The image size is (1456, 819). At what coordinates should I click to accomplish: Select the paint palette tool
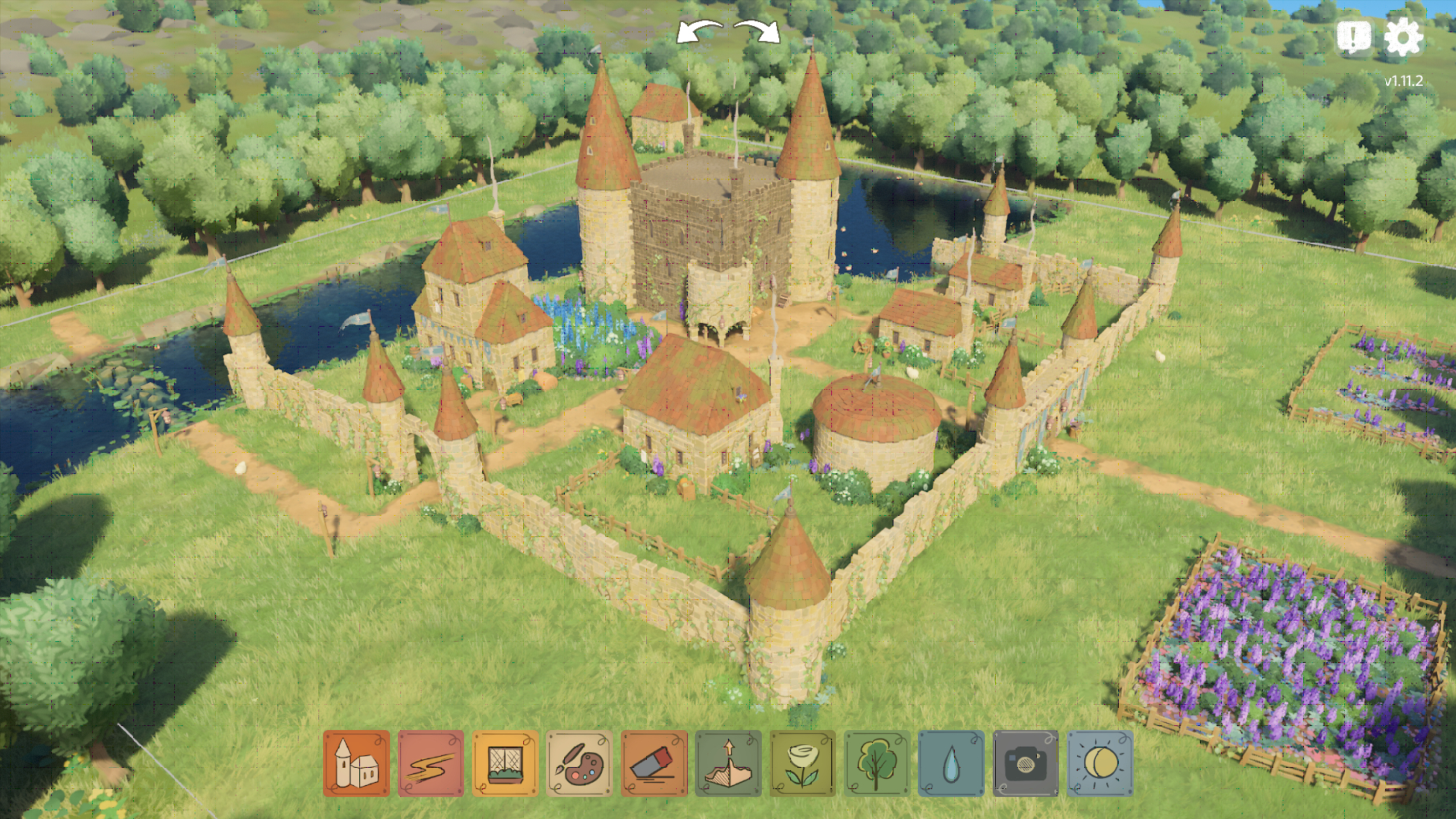[579, 763]
